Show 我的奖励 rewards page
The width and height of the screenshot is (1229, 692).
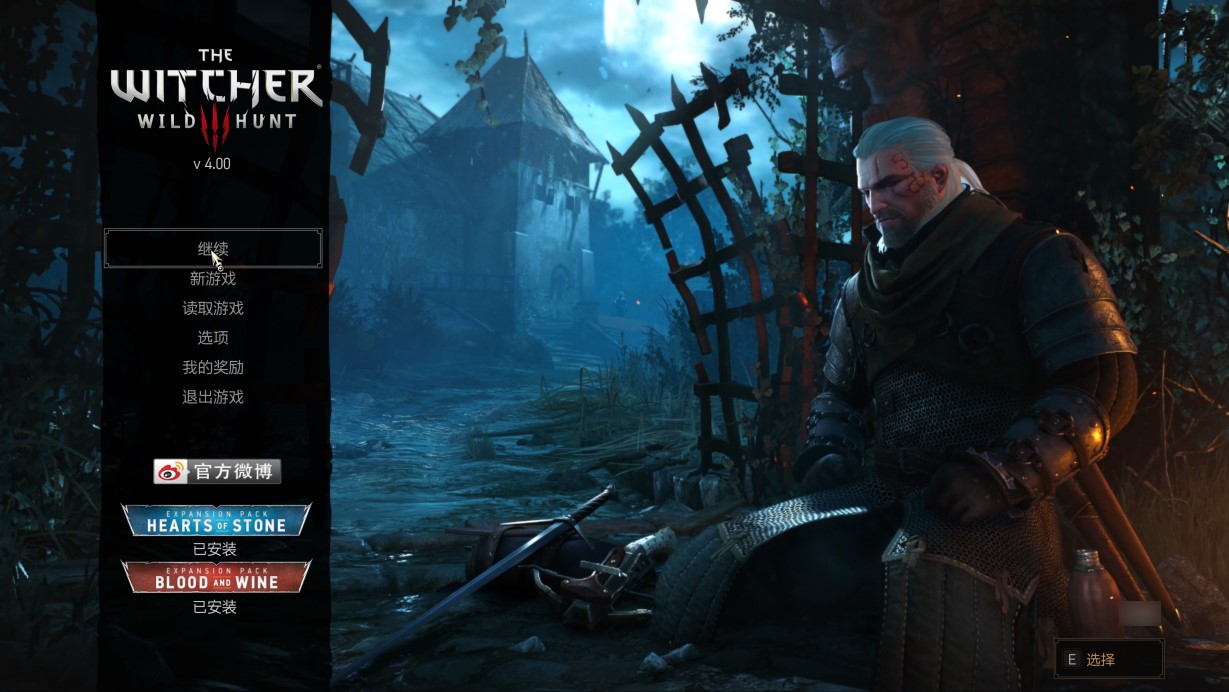(x=213, y=368)
